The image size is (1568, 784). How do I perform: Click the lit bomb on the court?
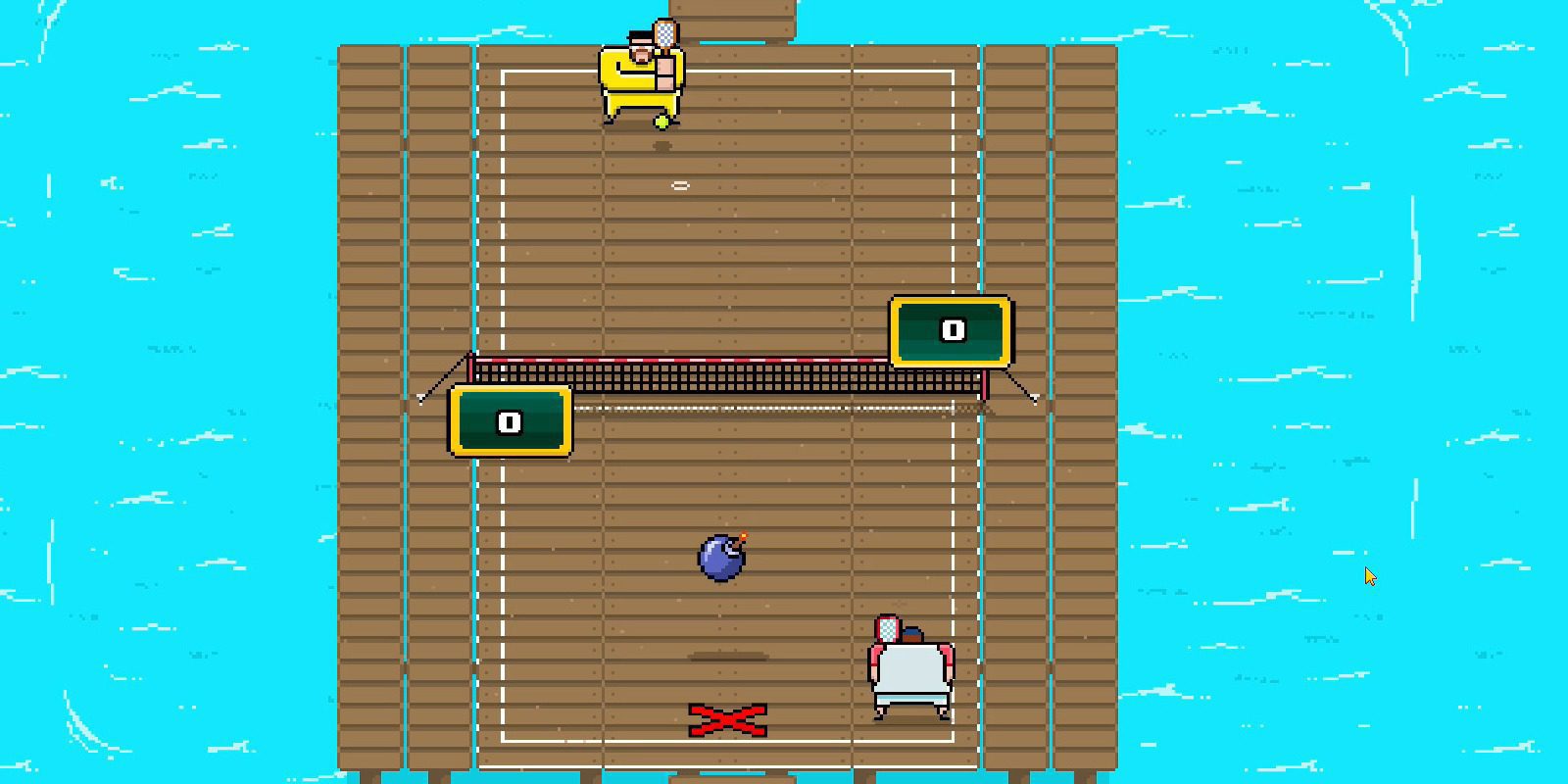tap(720, 559)
